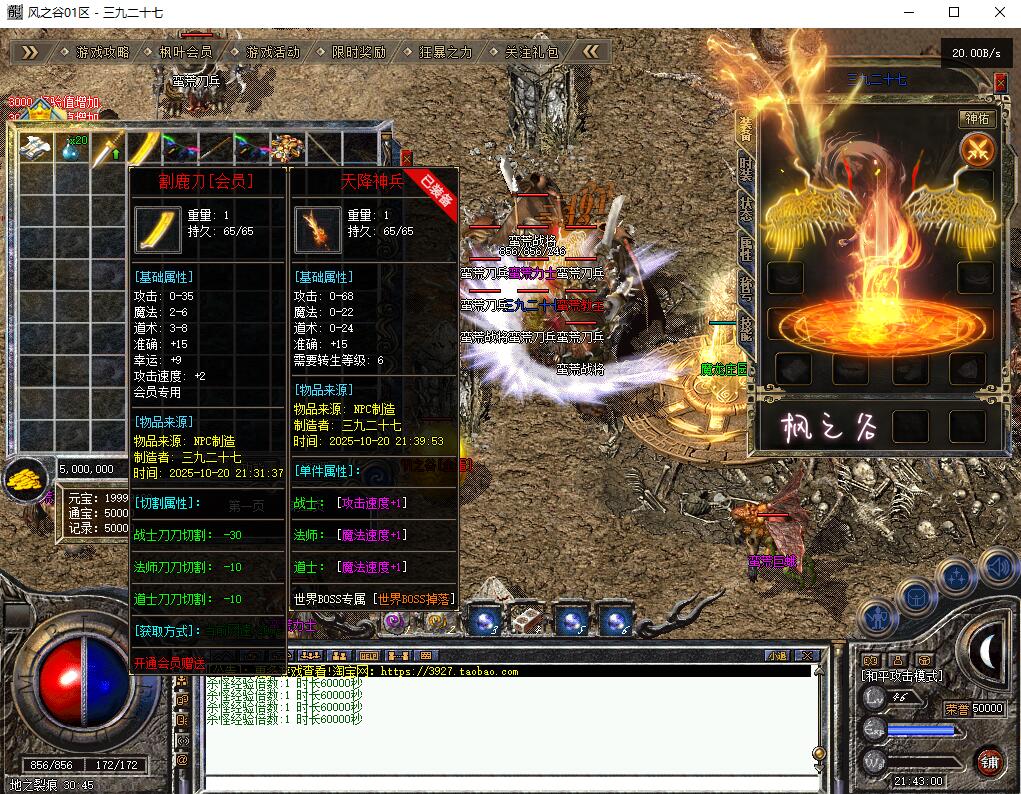Select the blue potion x20 inventory slot
The width and height of the screenshot is (1021, 794).
pyautogui.click(x=72, y=149)
